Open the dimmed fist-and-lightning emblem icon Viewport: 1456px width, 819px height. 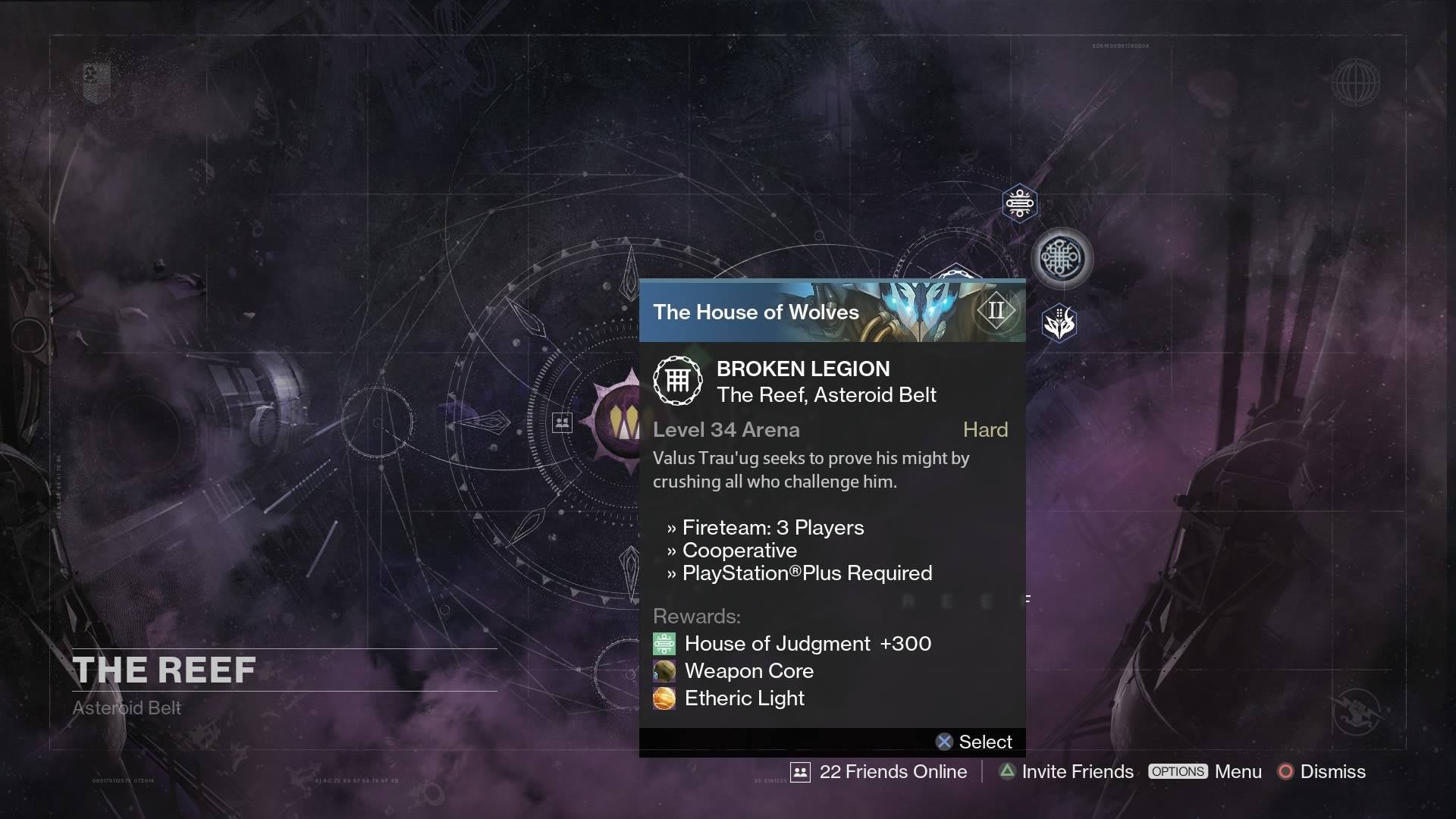point(1357,711)
